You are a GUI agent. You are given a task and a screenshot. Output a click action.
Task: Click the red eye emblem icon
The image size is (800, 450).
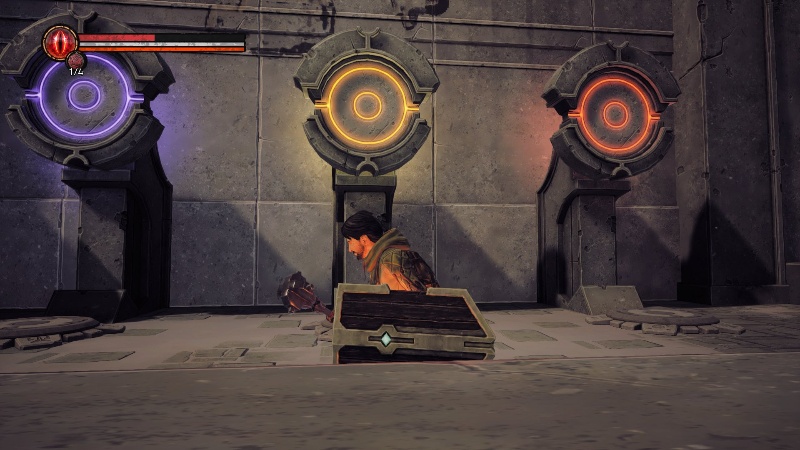[x=60, y=43]
